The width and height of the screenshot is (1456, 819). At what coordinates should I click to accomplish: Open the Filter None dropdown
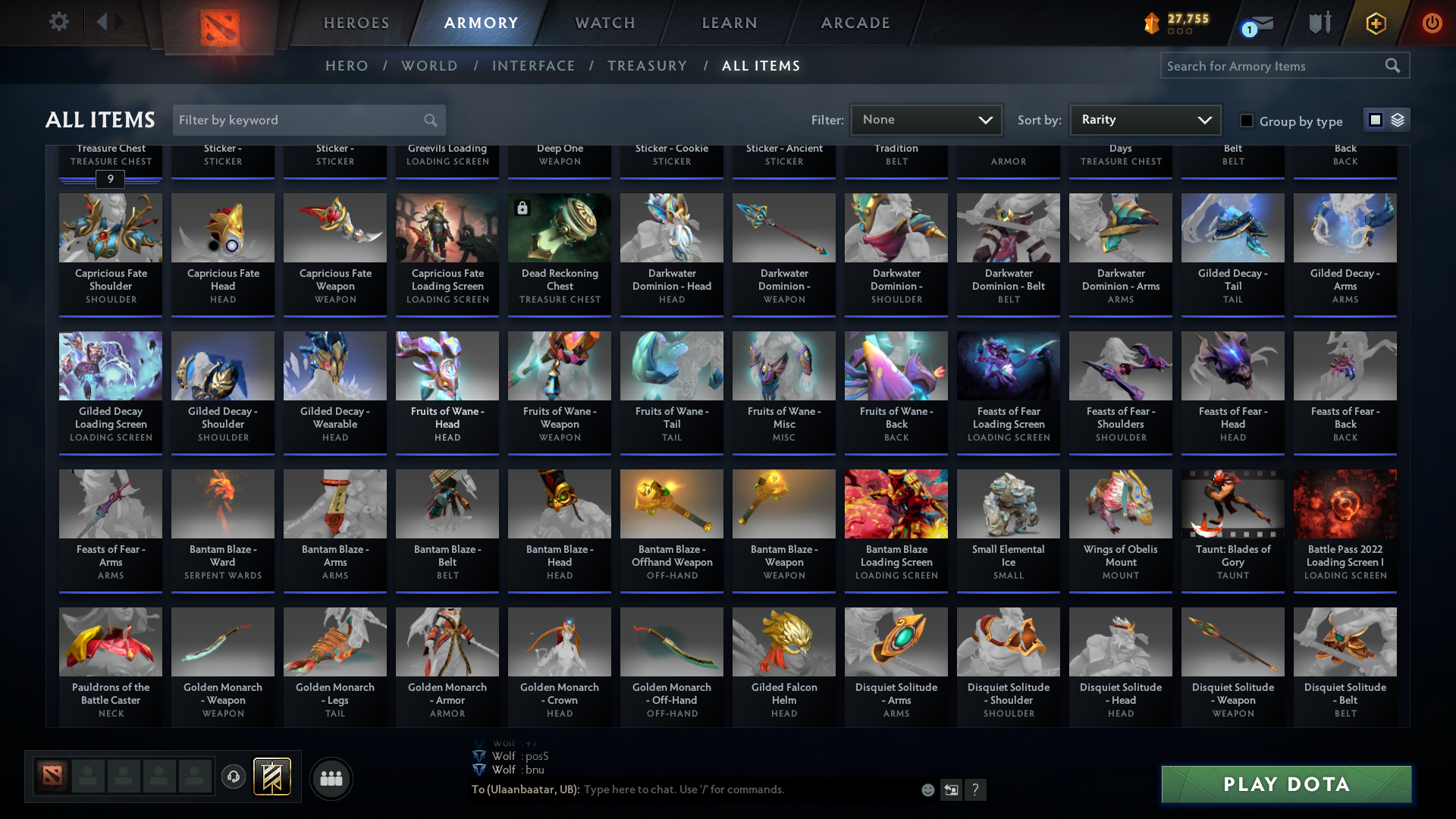[926, 119]
